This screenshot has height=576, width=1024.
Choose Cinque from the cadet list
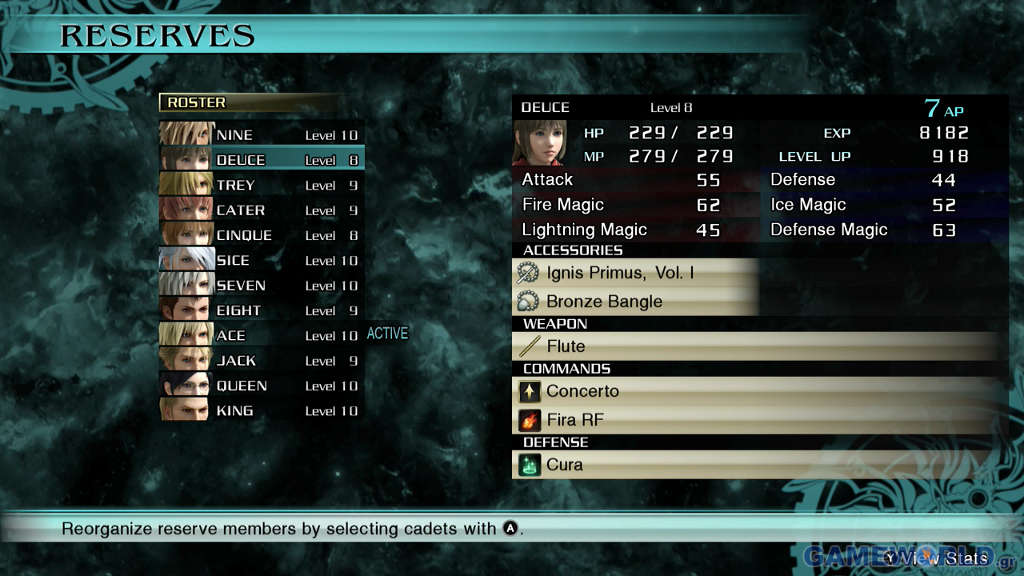point(262,235)
